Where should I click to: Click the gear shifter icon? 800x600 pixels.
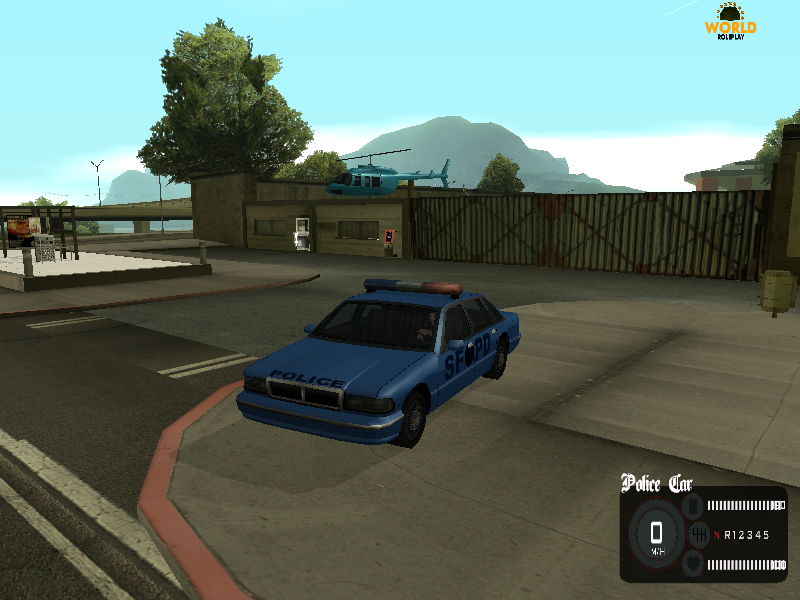point(699,535)
